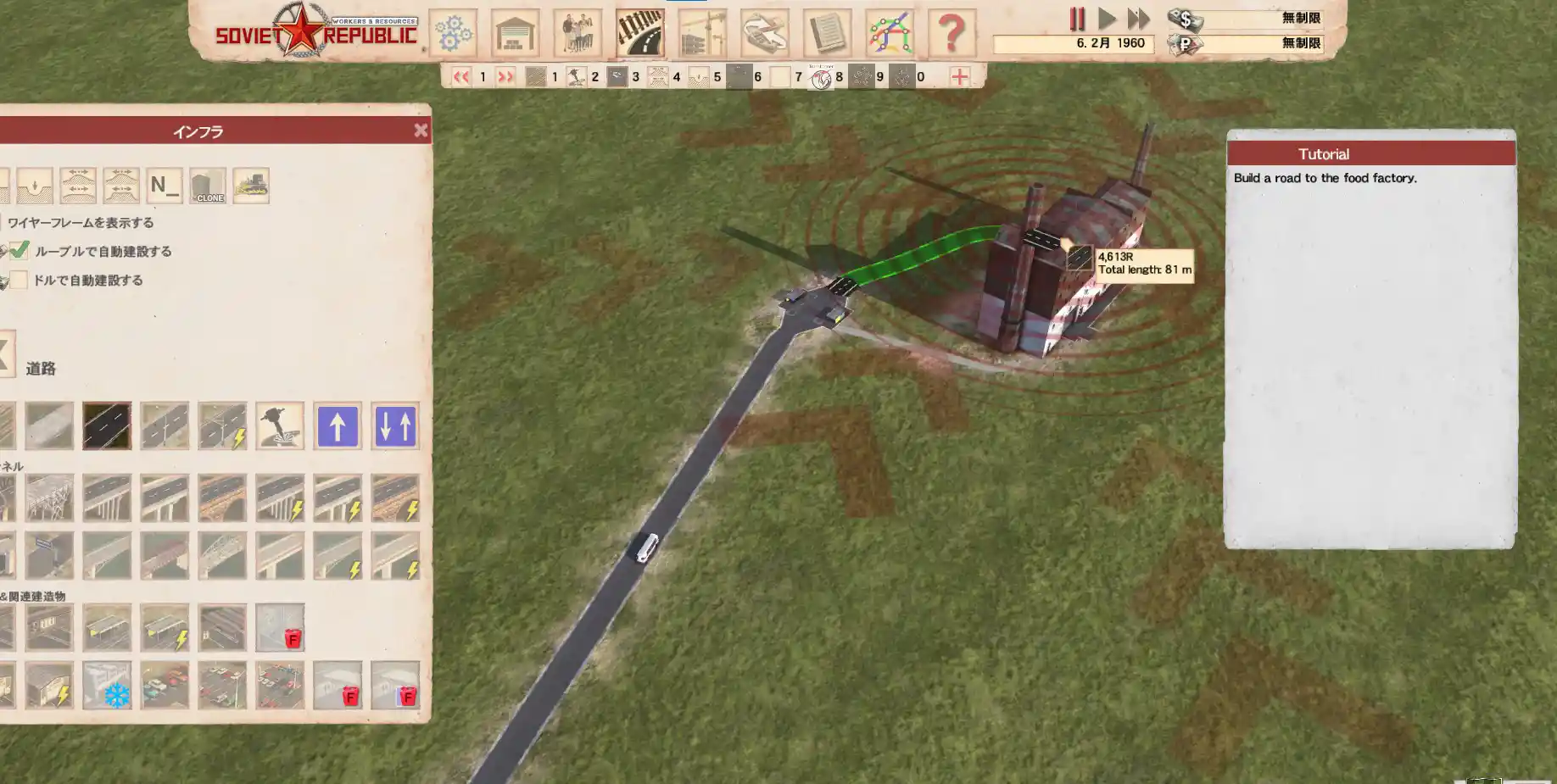Select the dark asphalt road type
The height and width of the screenshot is (784, 1557).
tap(107, 425)
